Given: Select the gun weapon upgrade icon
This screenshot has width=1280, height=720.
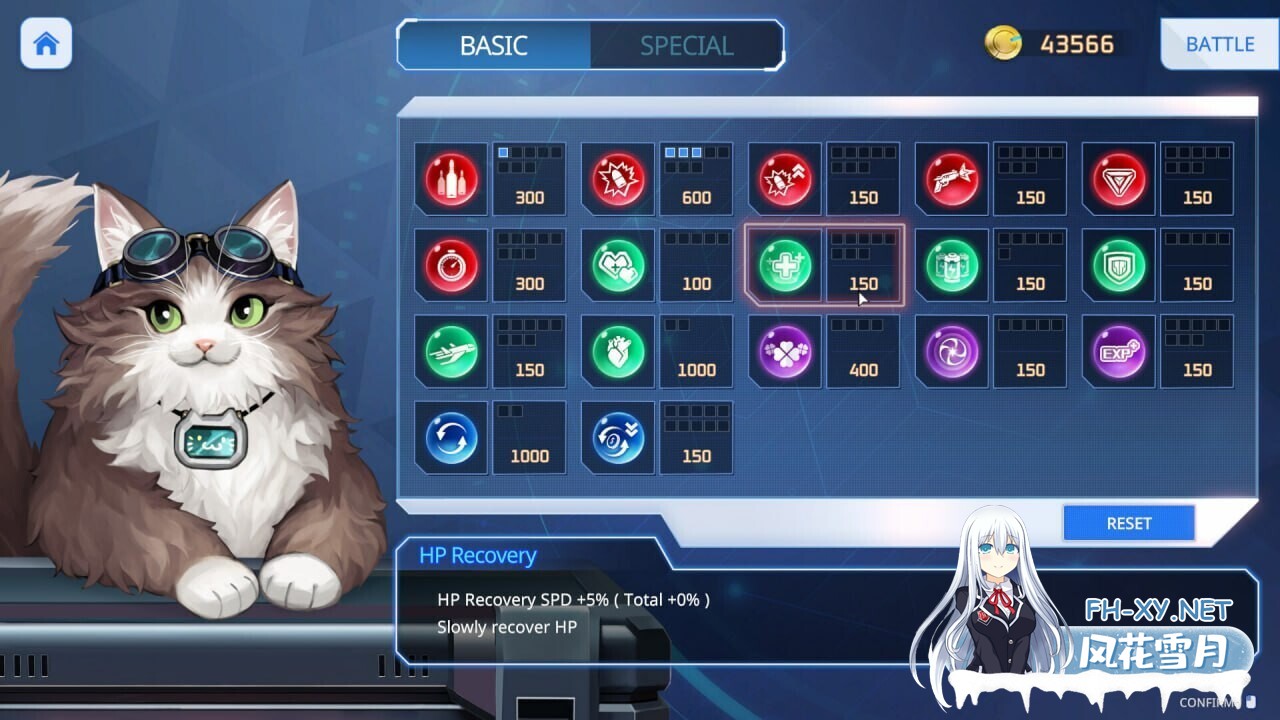Looking at the screenshot, I should (x=951, y=180).
